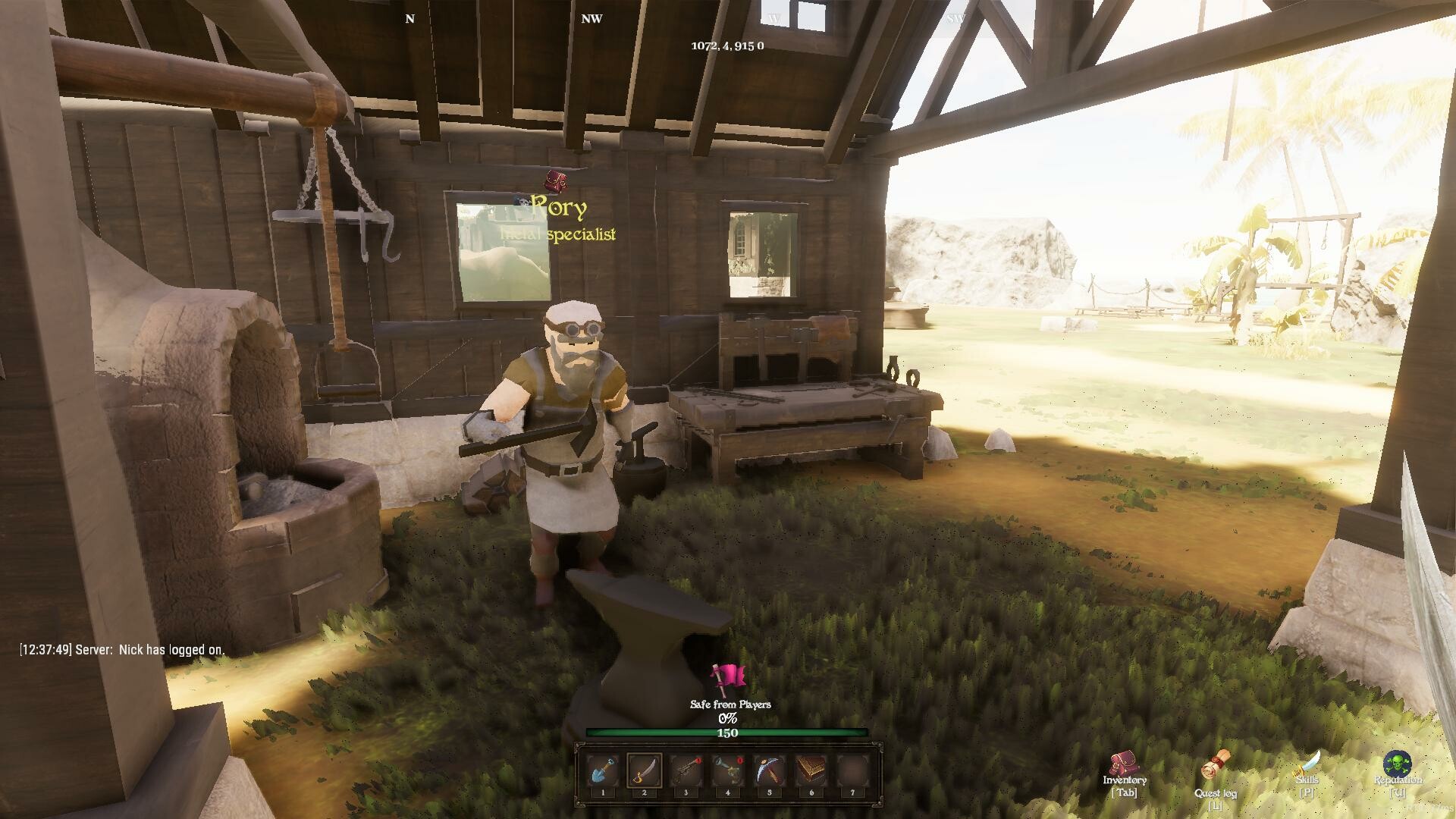The image size is (1456, 819).
Task: Click the NW compass heading marker
Action: pyautogui.click(x=591, y=18)
